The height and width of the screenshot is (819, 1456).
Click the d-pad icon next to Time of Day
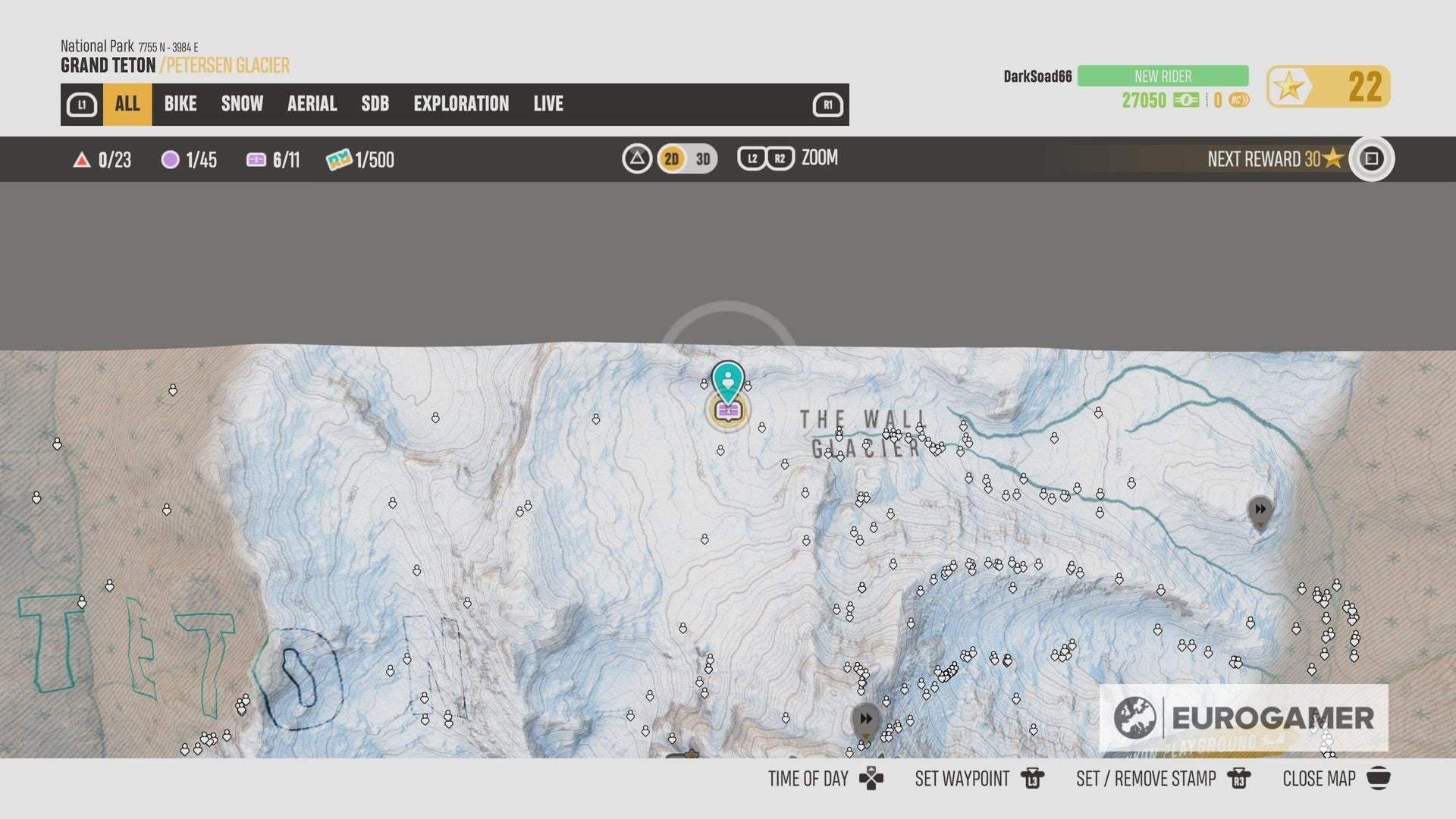871,778
